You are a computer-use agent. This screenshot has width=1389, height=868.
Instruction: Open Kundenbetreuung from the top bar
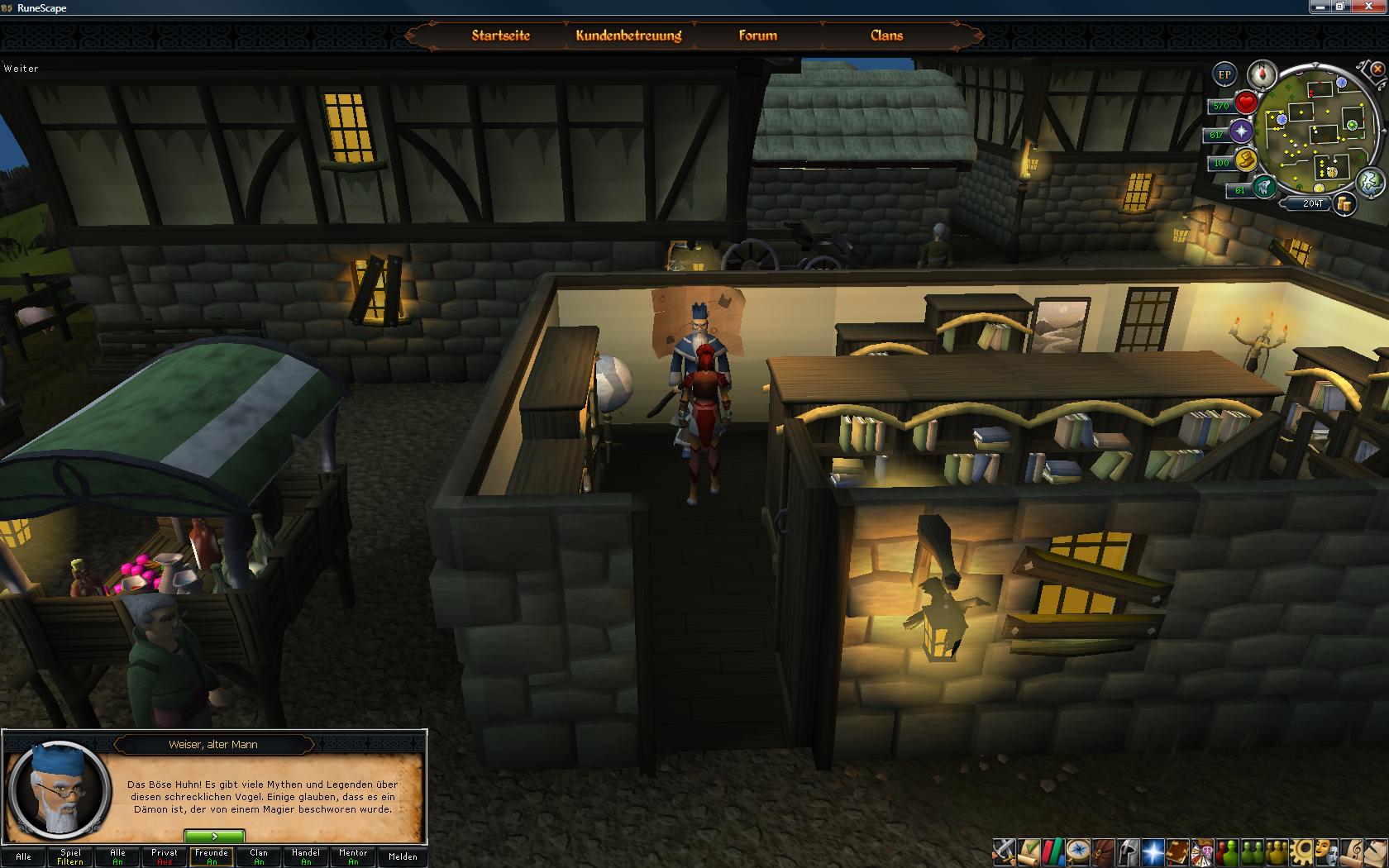pos(628,36)
